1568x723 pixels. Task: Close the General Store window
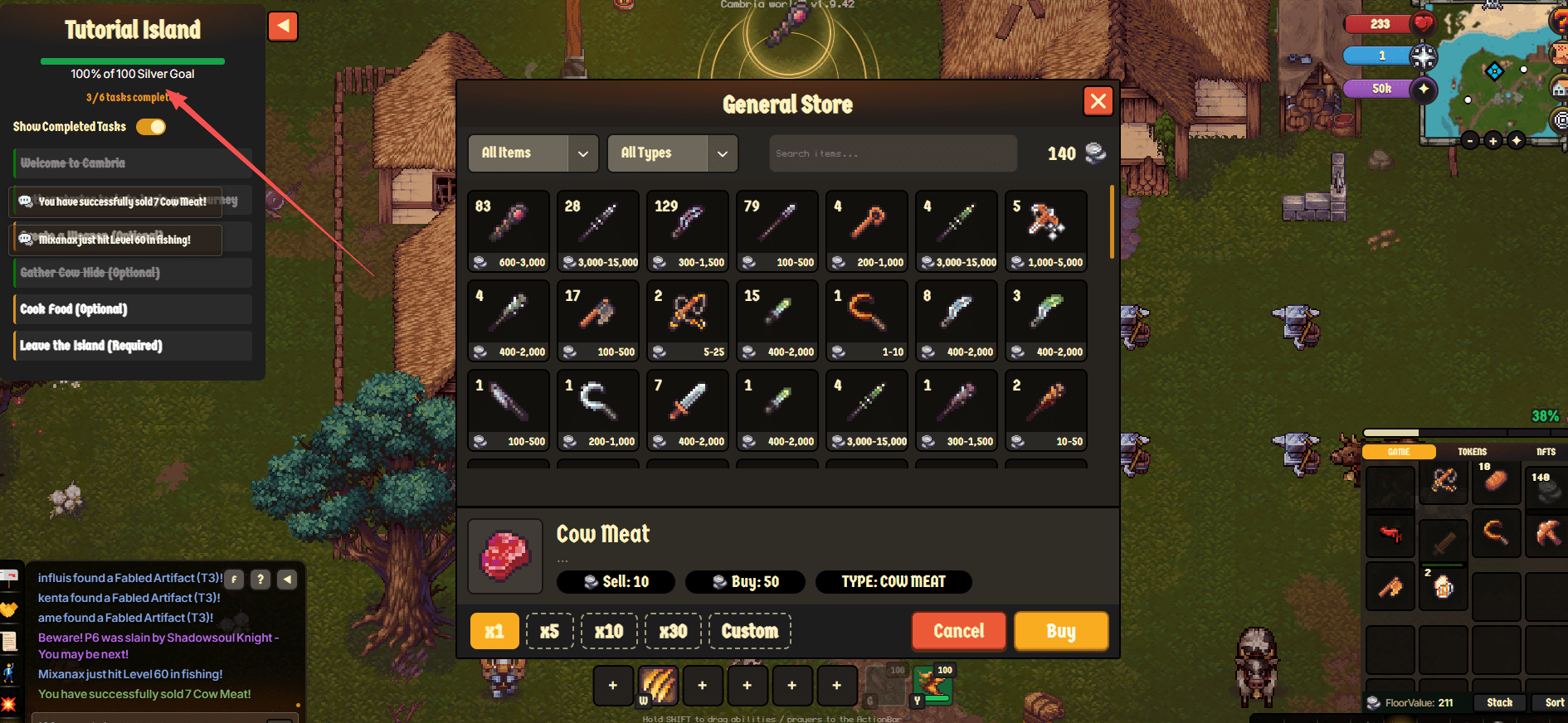1098,101
